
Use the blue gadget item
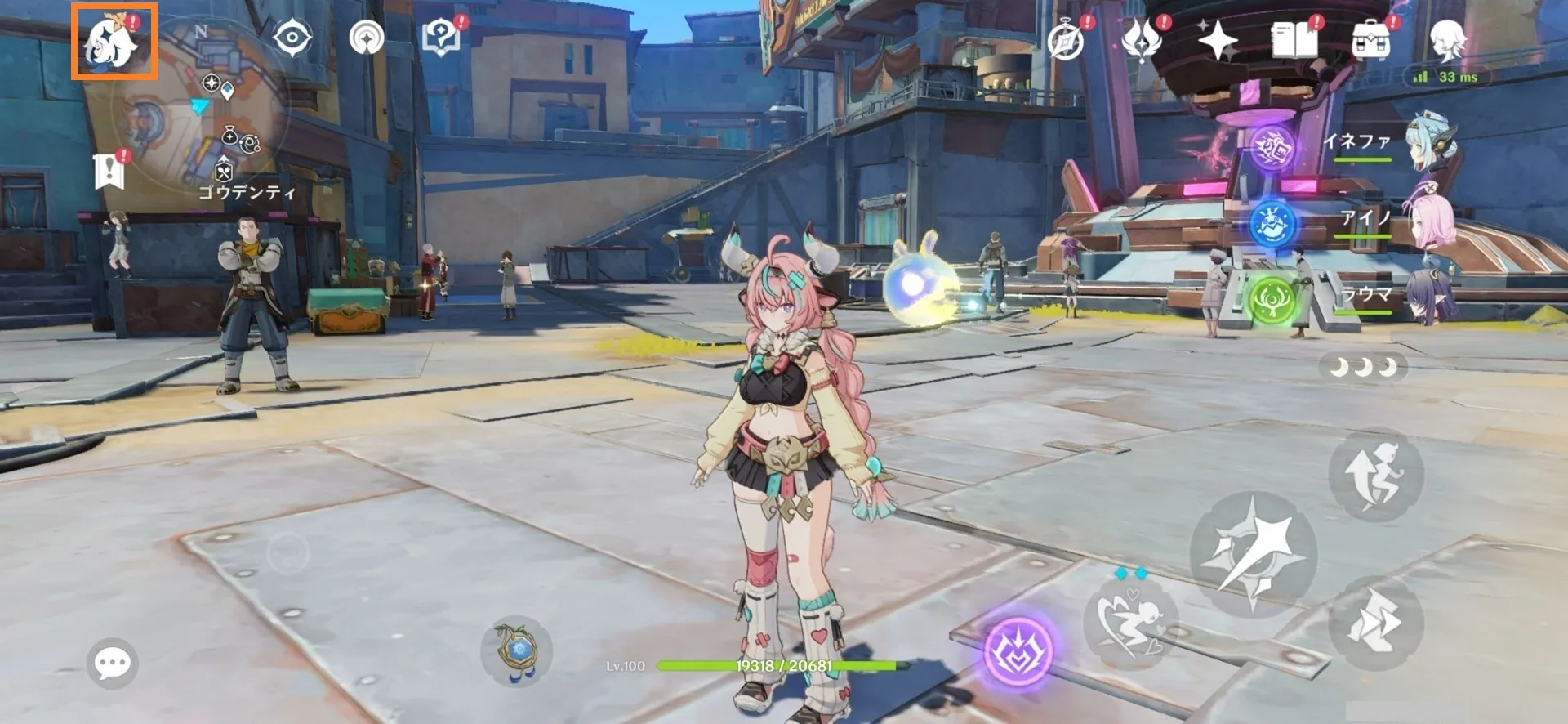(516, 651)
